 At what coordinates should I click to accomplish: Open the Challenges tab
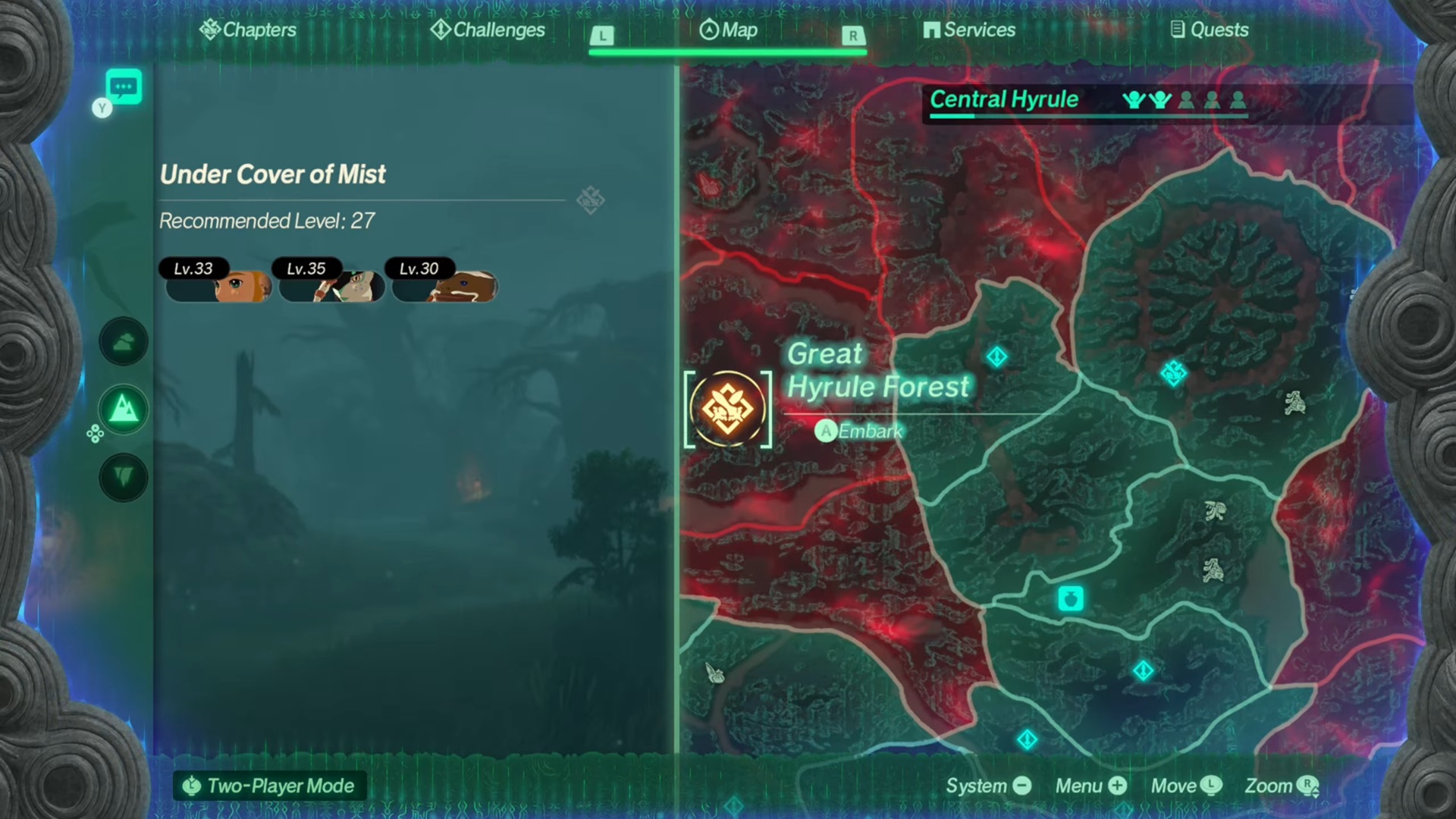click(488, 30)
